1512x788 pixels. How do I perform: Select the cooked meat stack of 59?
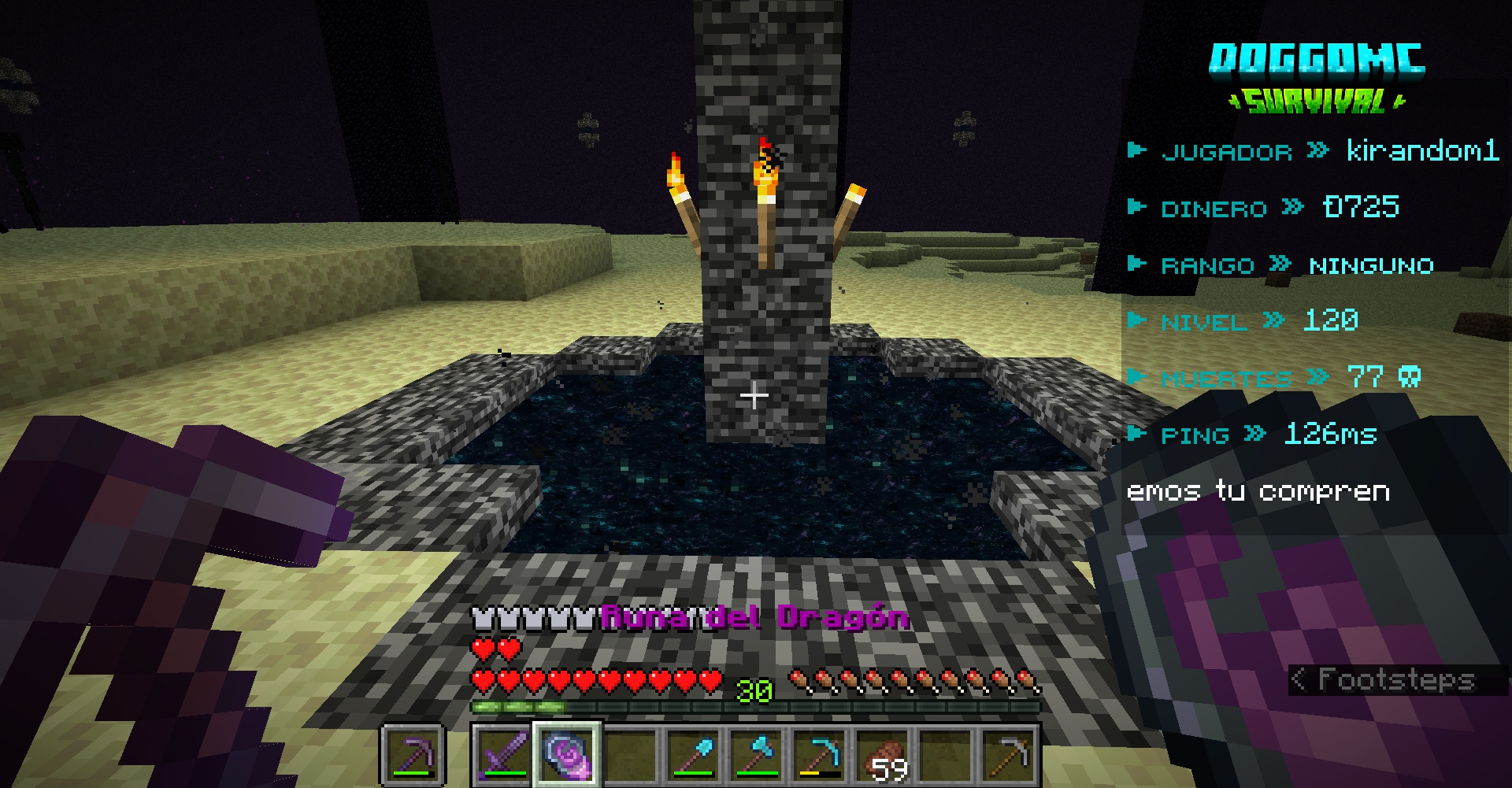pyautogui.click(x=882, y=755)
